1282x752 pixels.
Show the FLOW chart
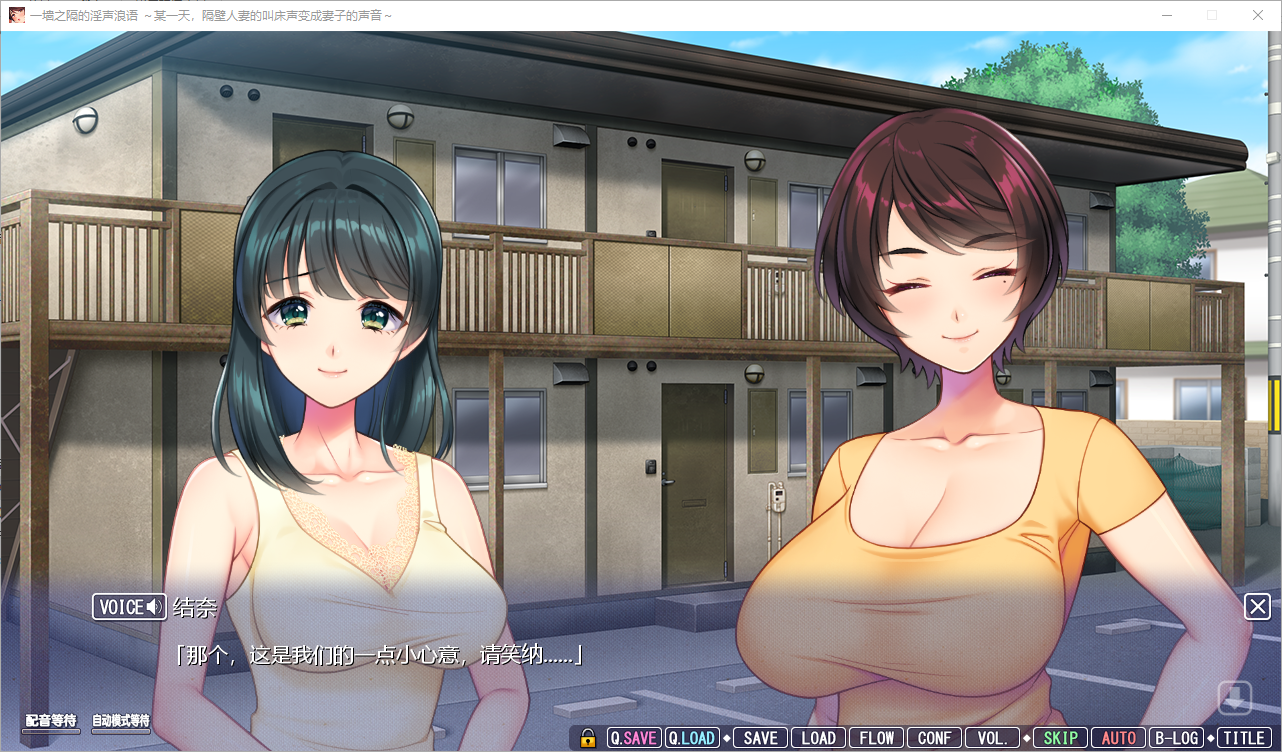[x=877, y=738]
